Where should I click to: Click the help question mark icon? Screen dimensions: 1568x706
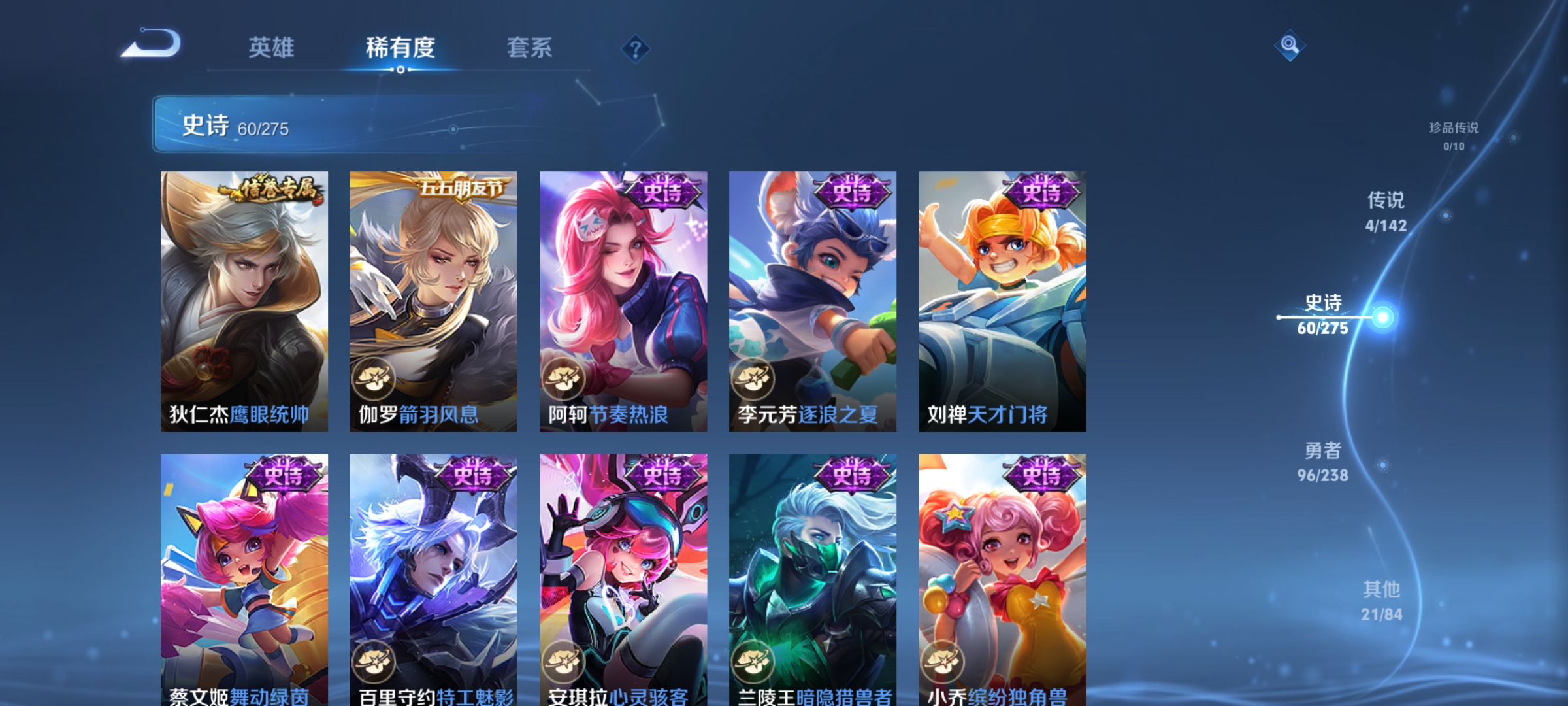click(637, 48)
